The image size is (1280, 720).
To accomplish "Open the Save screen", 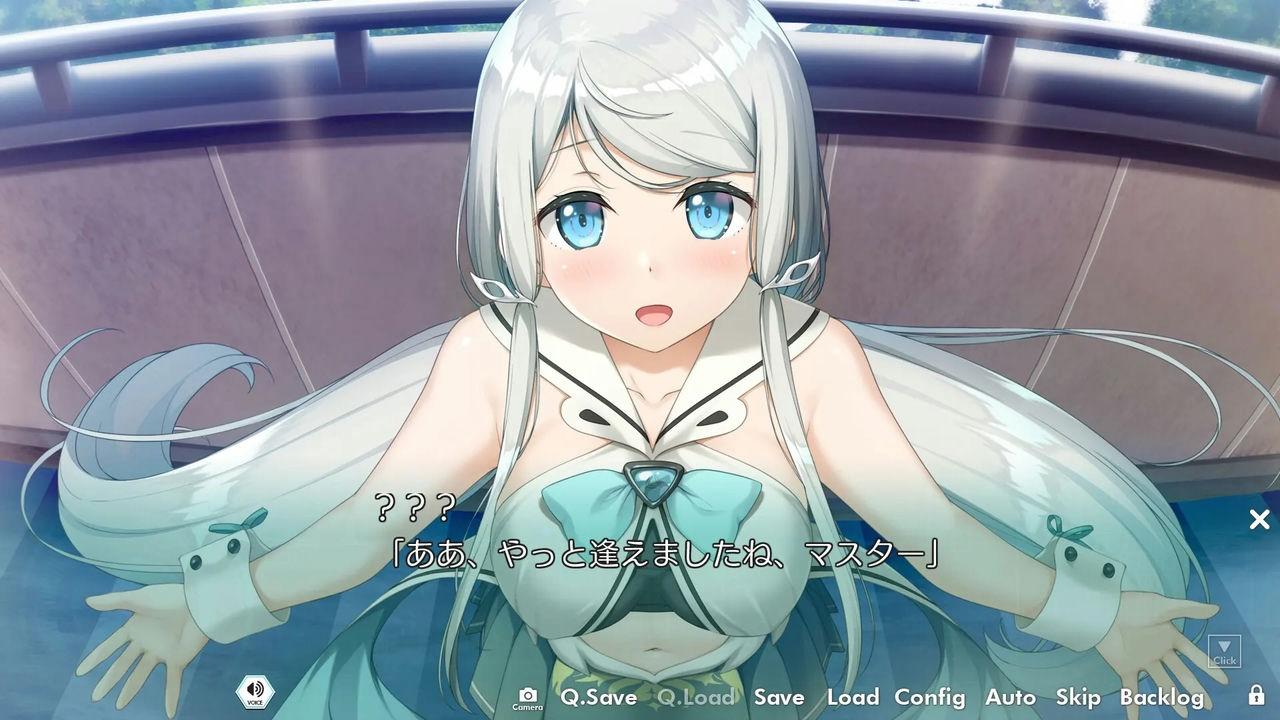I will point(781,697).
